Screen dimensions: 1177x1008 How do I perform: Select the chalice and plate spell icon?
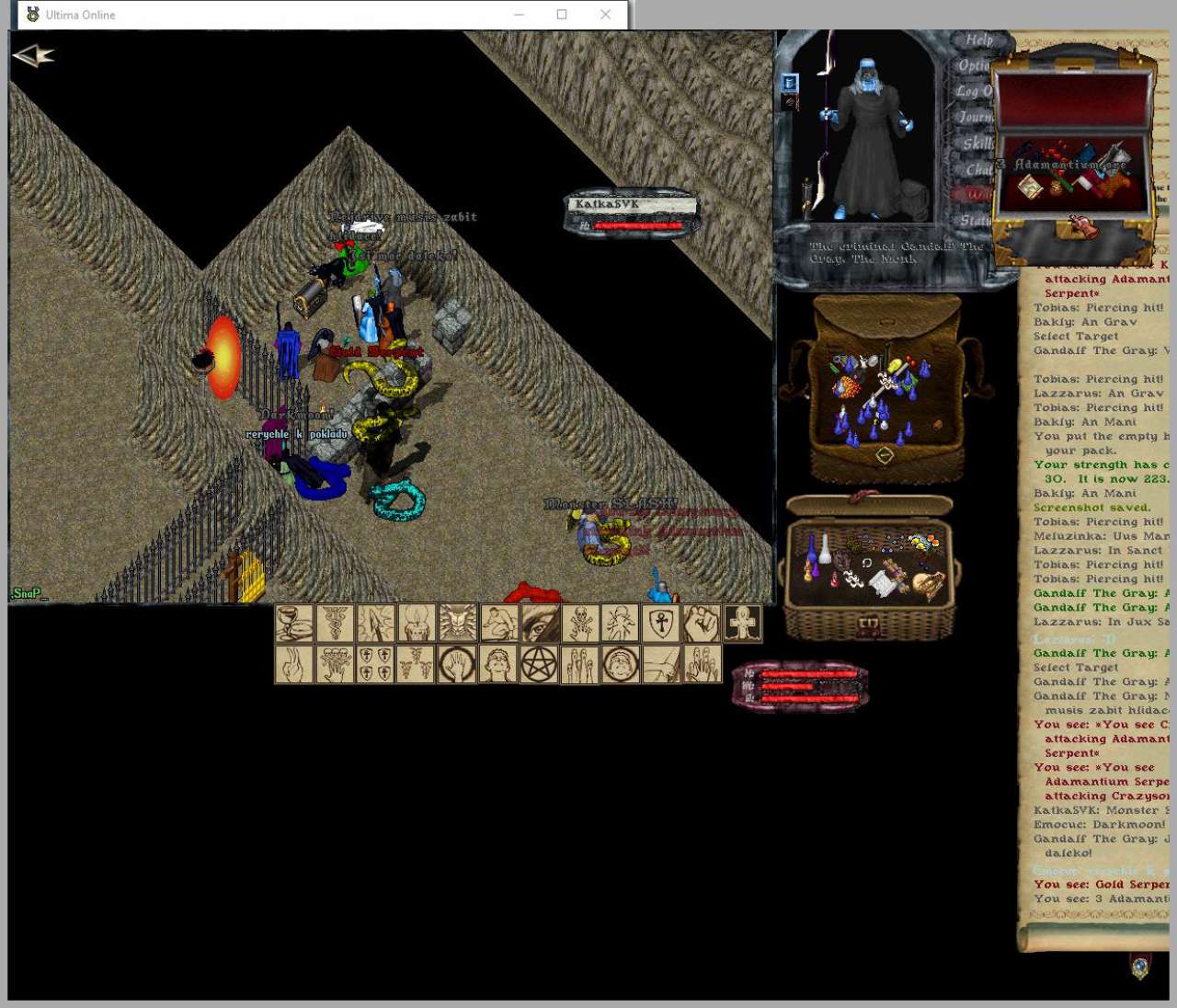point(294,623)
